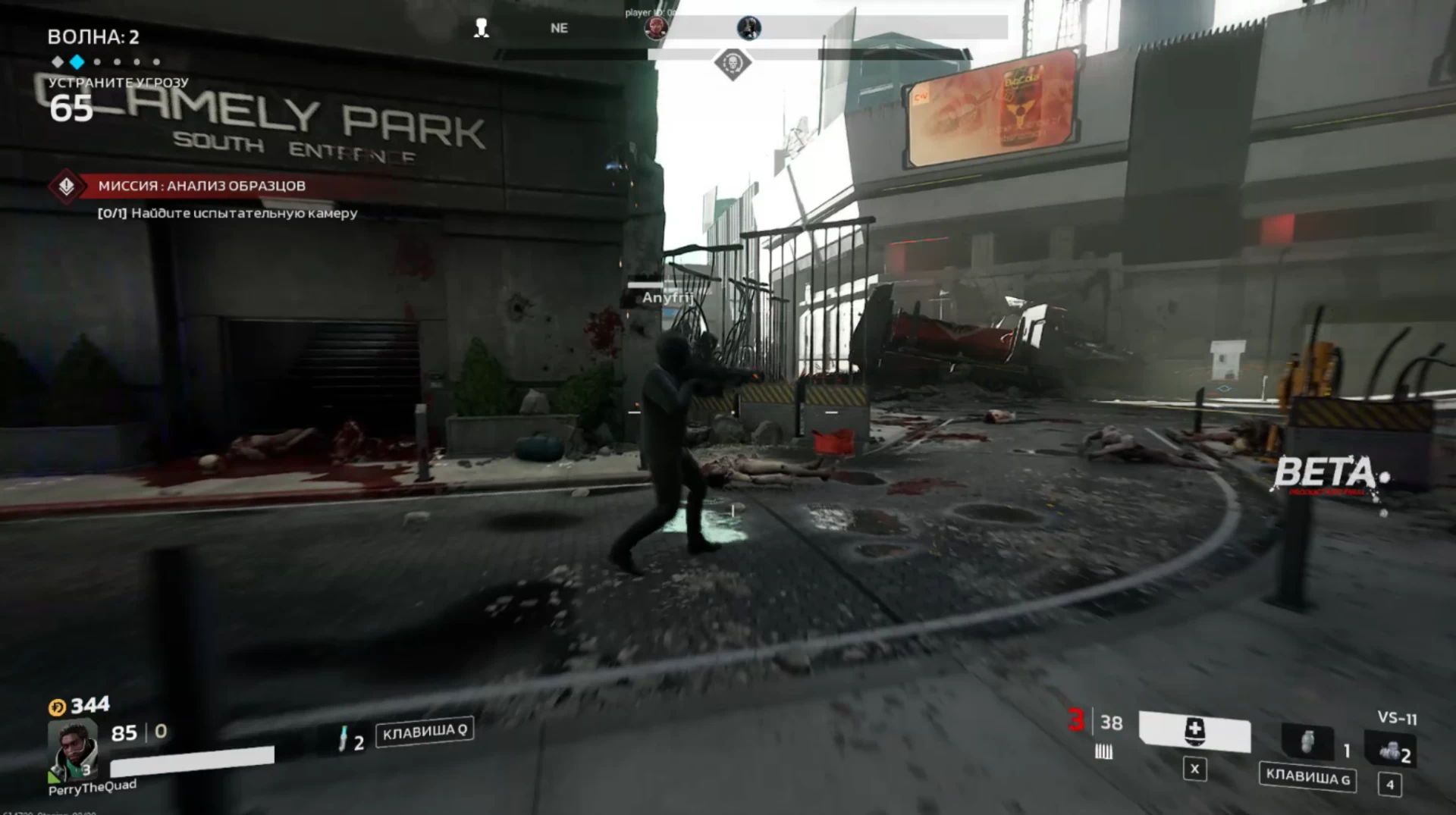
Task: Select the blue-ringed teammate portrait on compass
Action: (x=748, y=28)
